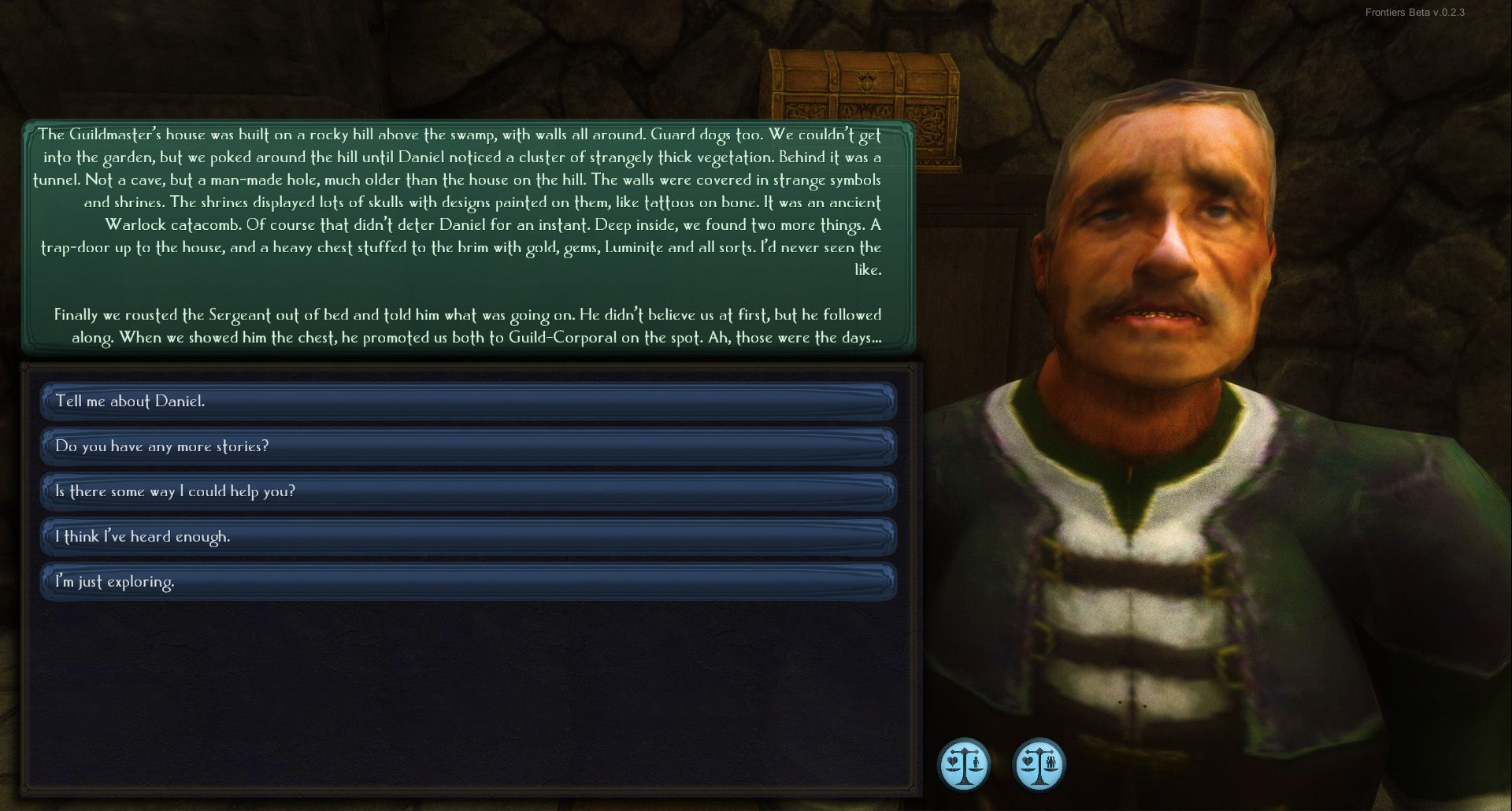Choose "I'm just exploring." dialogue option

click(468, 582)
